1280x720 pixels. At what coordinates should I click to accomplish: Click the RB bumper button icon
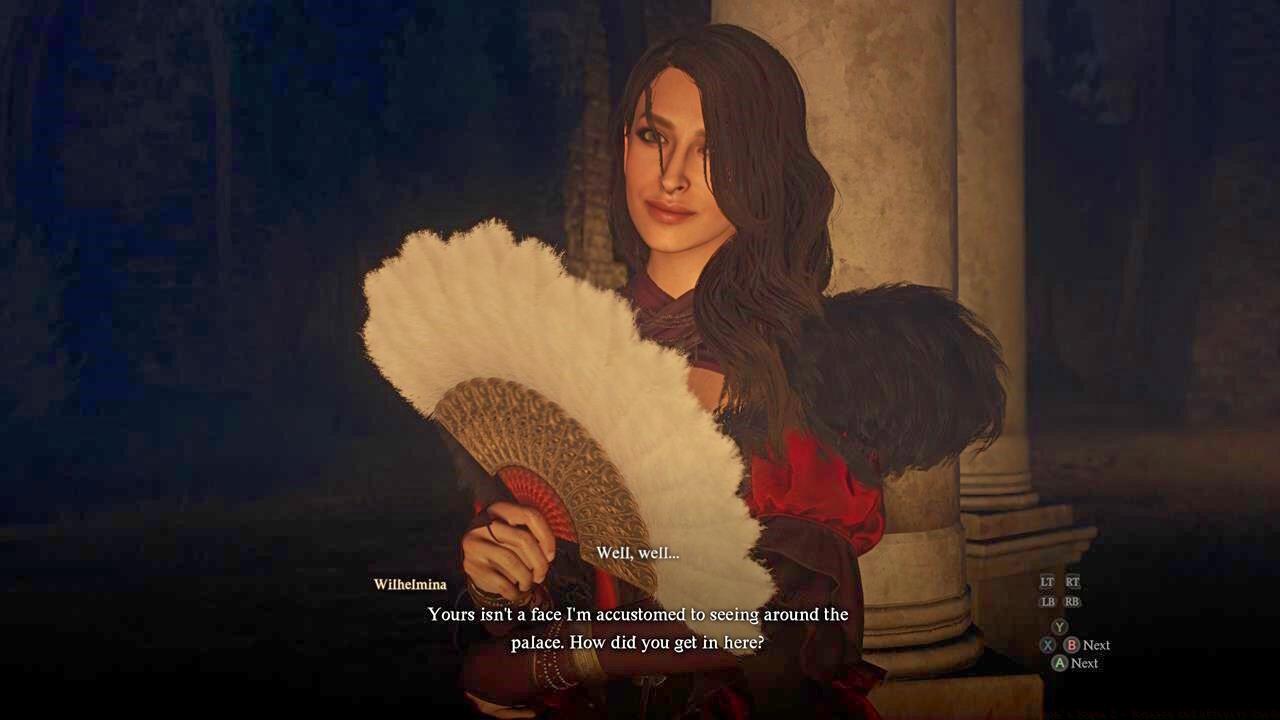coord(1072,600)
